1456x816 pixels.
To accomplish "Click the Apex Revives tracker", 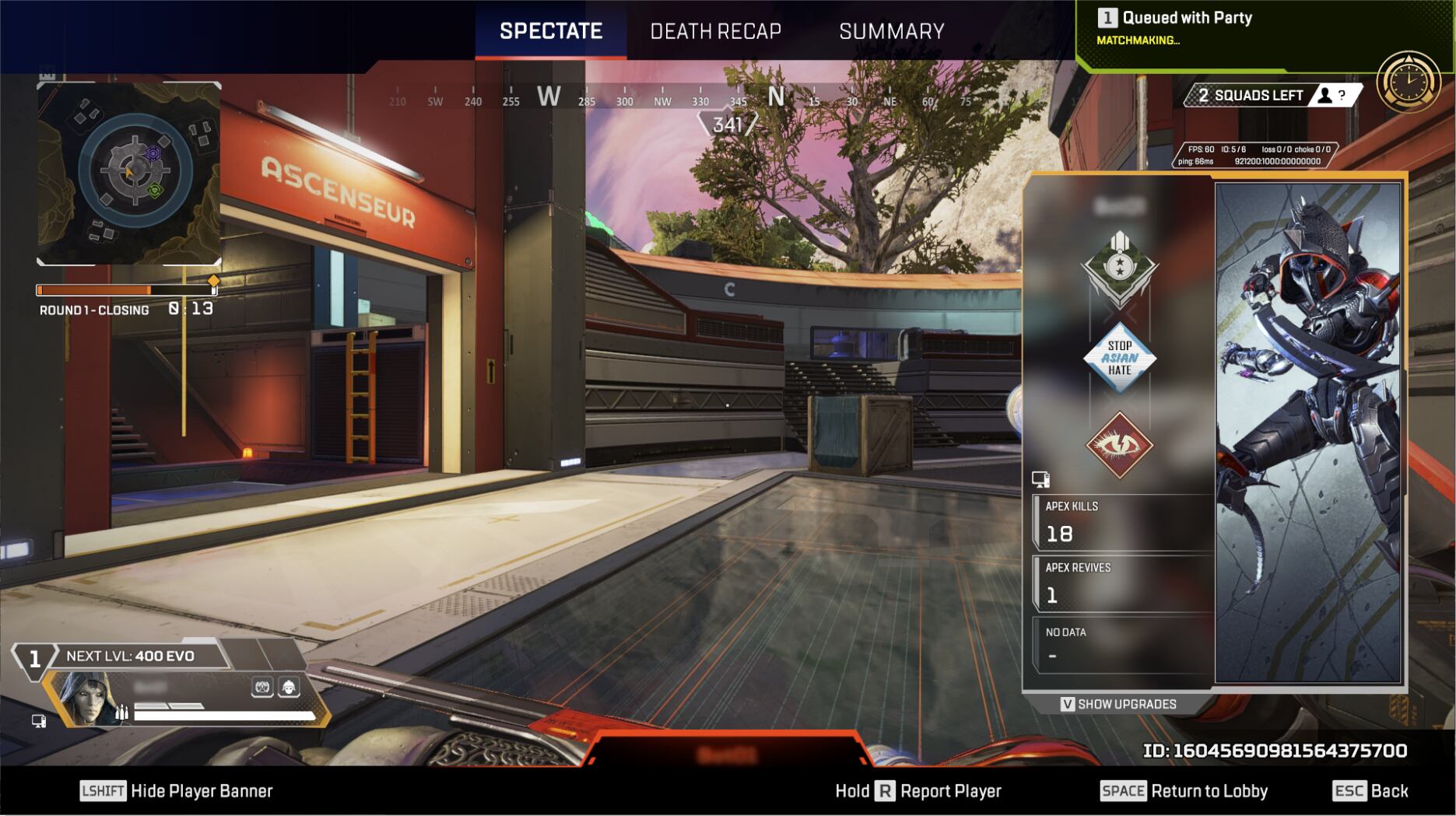I will pyautogui.click(x=1122, y=584).
